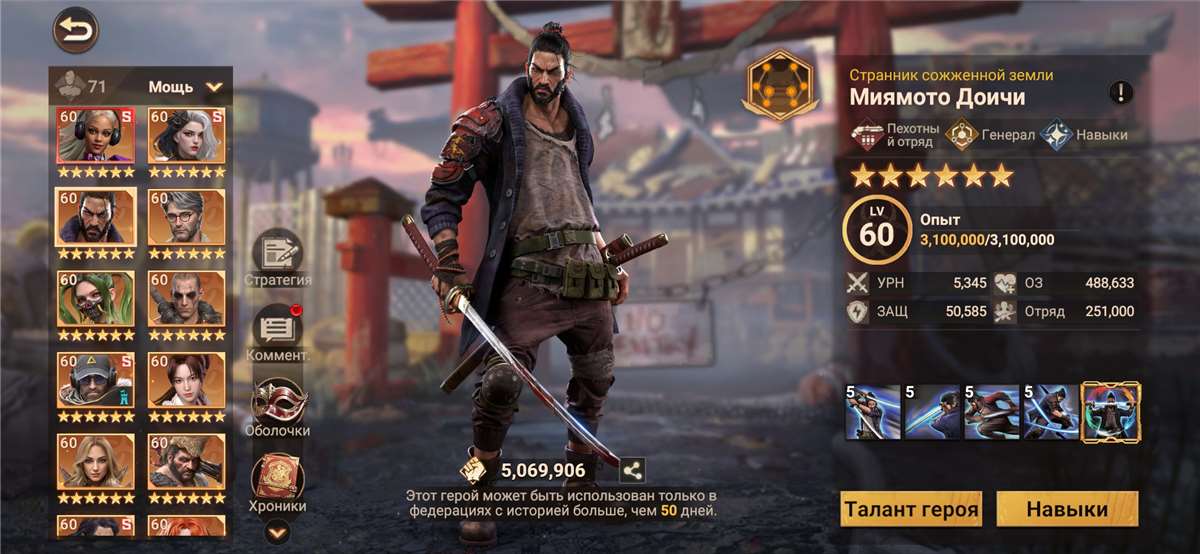Click the hexagonal hero emblem badge

[x=780, y=87]
